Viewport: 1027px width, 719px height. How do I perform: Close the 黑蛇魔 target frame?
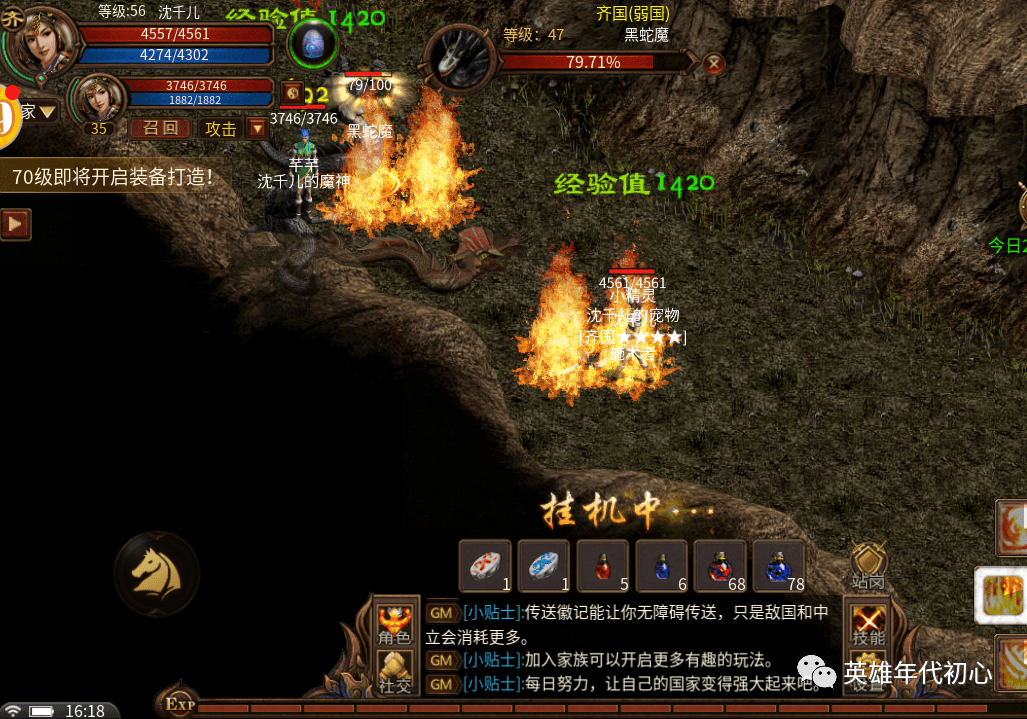click(x=713, y=64)
